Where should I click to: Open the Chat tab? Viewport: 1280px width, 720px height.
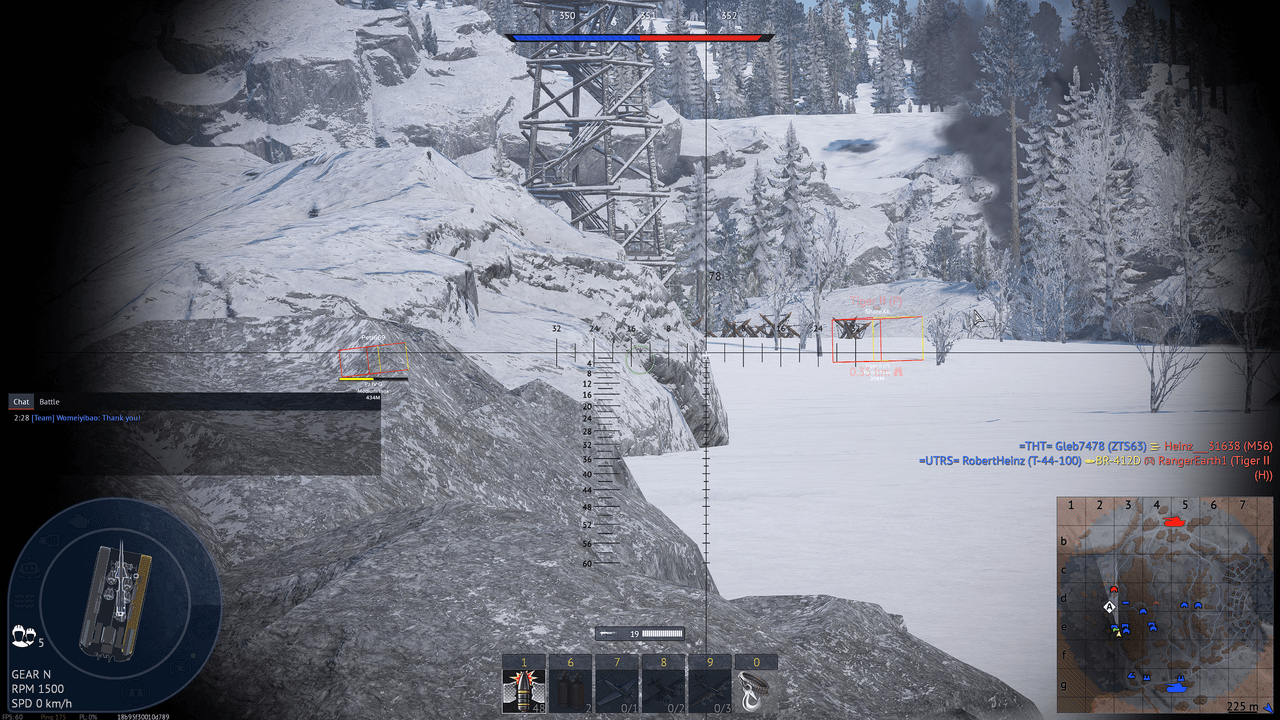[x=20, y=402]
